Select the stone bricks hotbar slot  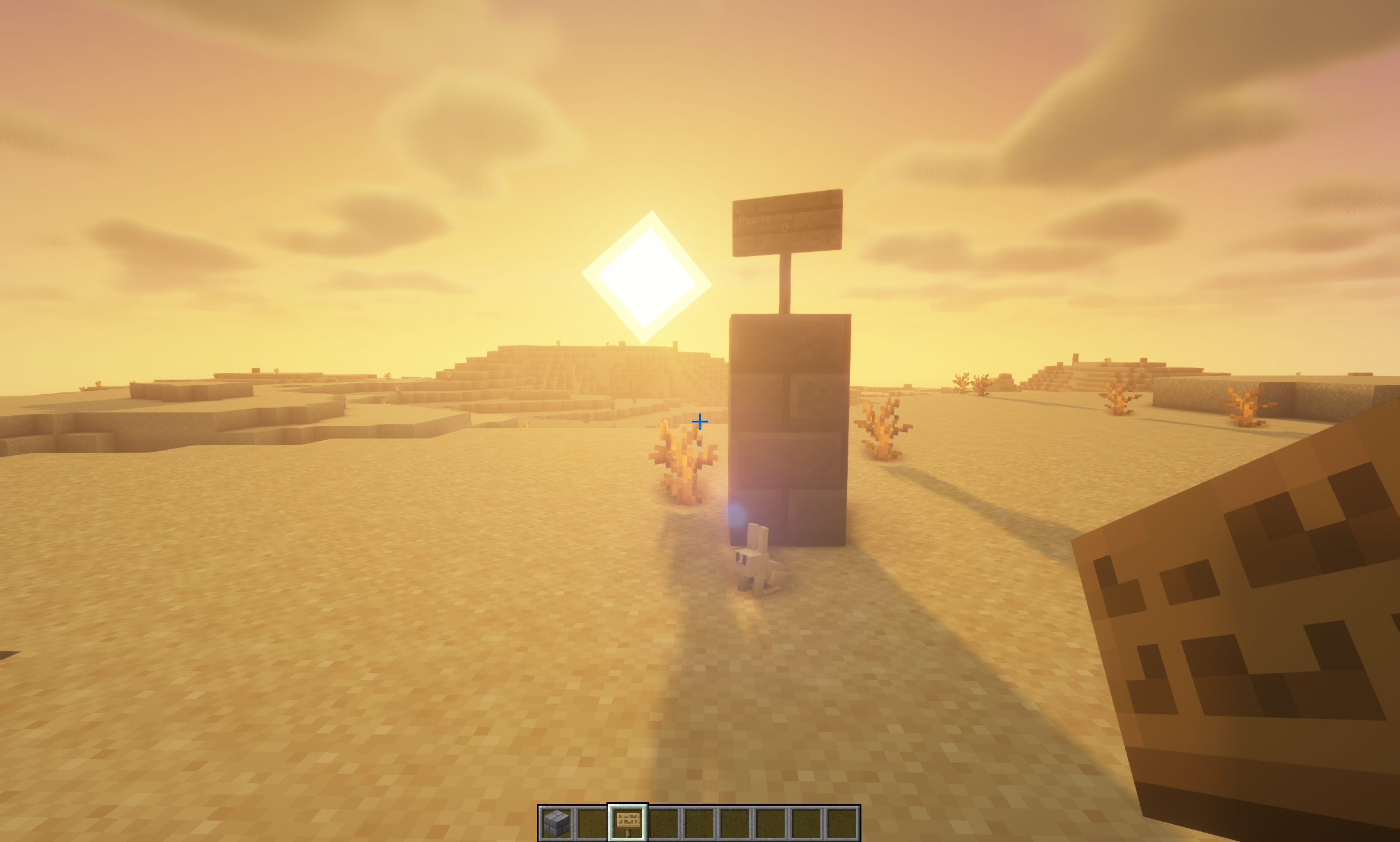coord(556,823)
